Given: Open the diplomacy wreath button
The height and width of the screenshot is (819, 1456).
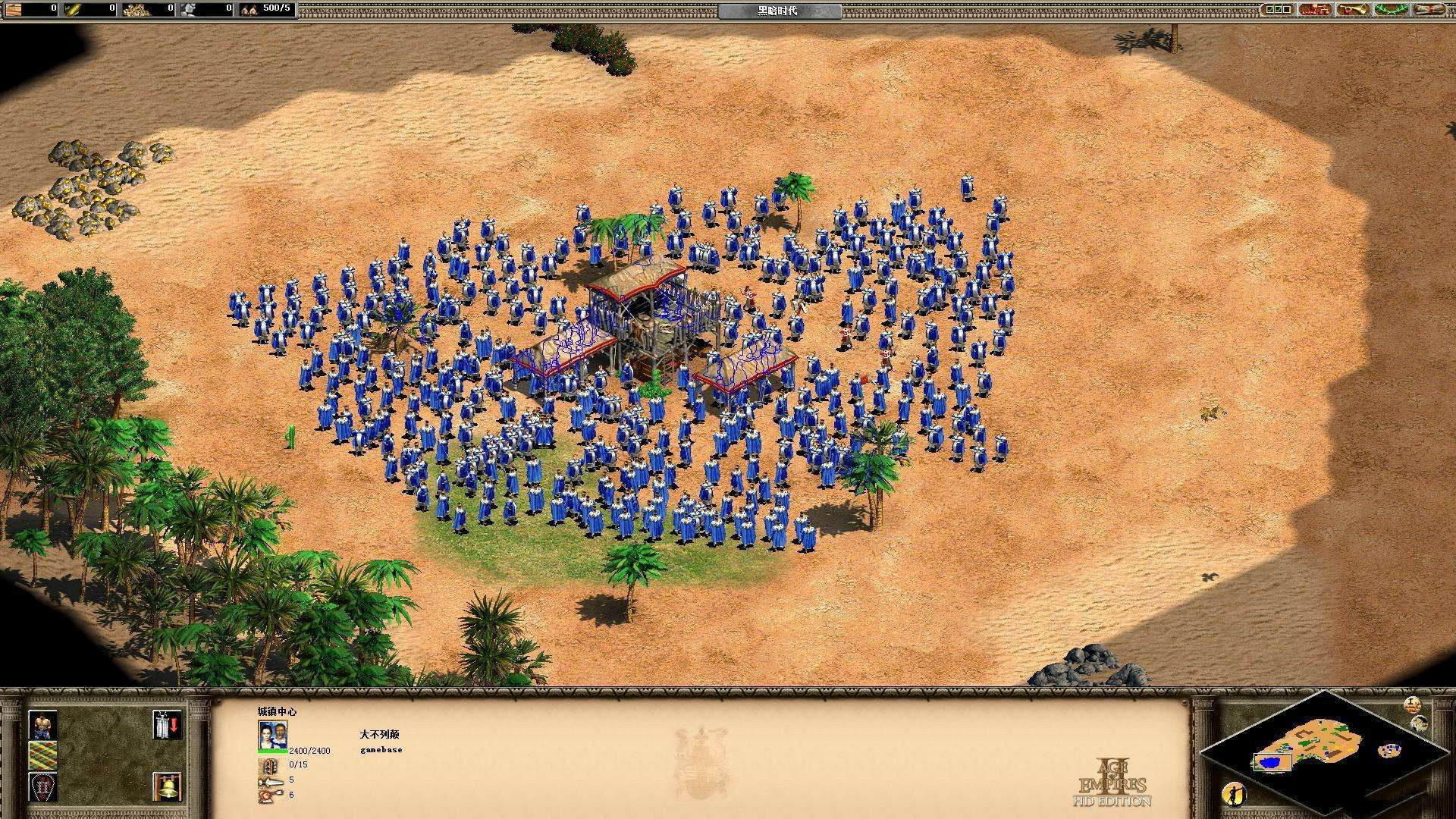Looking at the screenshot, I should tap(1392, 10).
